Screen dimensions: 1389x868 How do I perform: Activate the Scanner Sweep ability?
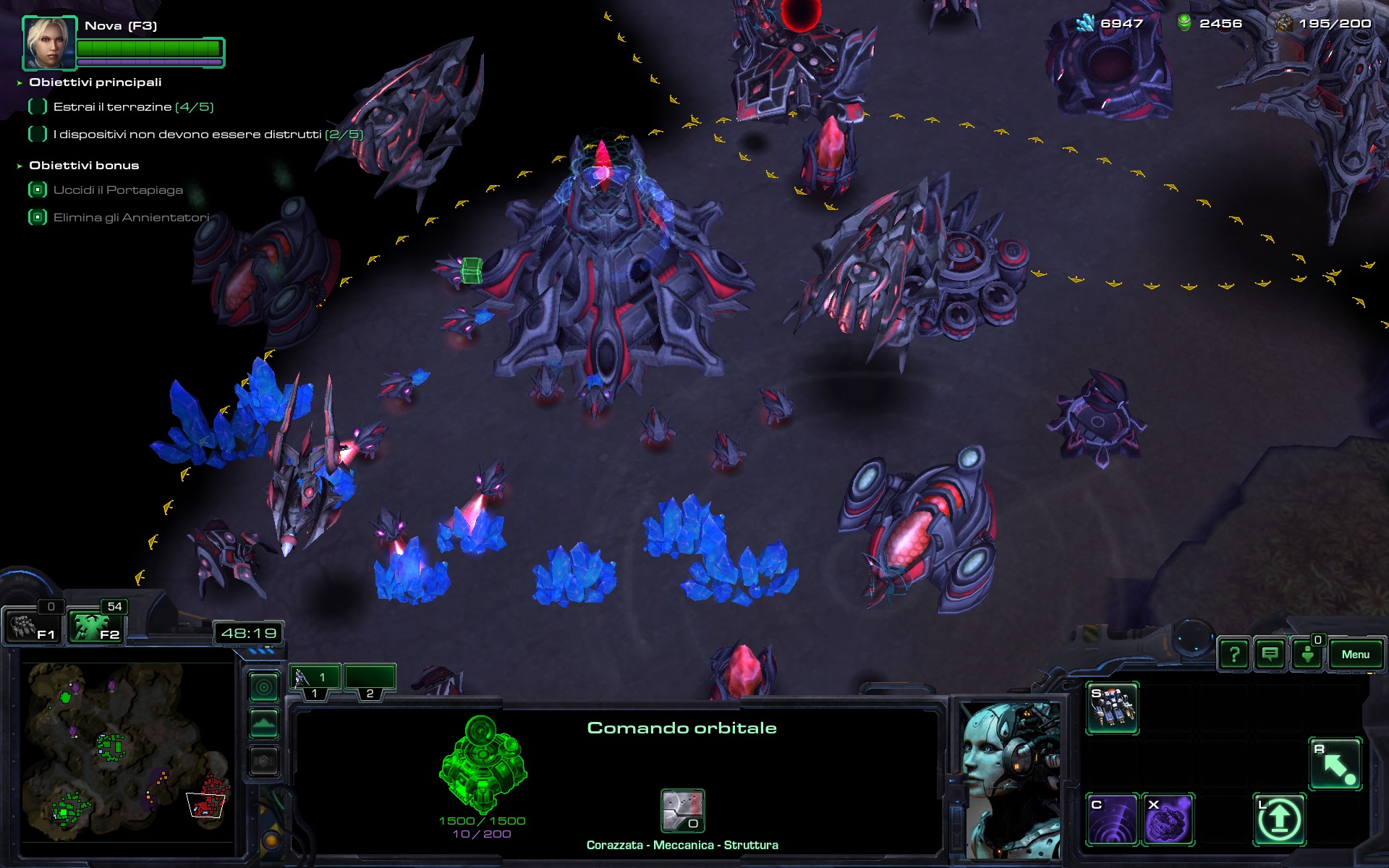(1112, 820)
